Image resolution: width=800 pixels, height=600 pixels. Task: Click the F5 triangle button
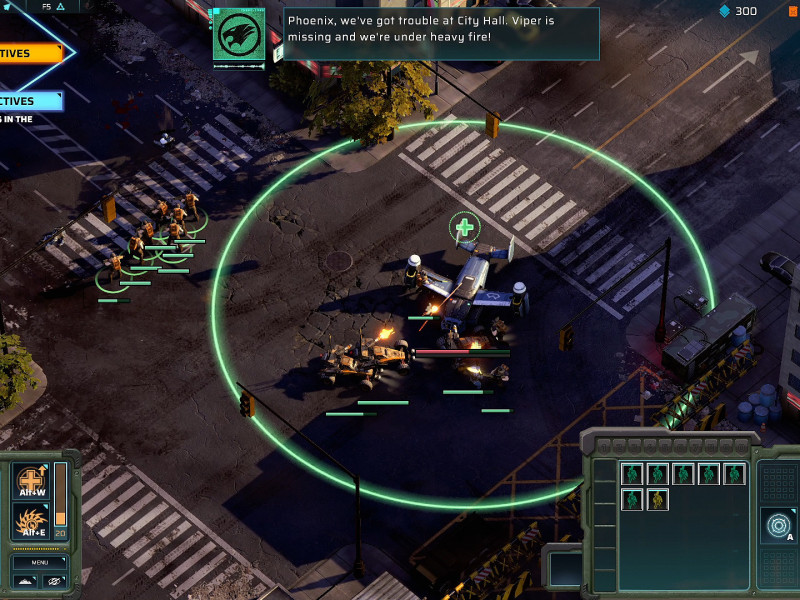(53, 6)
